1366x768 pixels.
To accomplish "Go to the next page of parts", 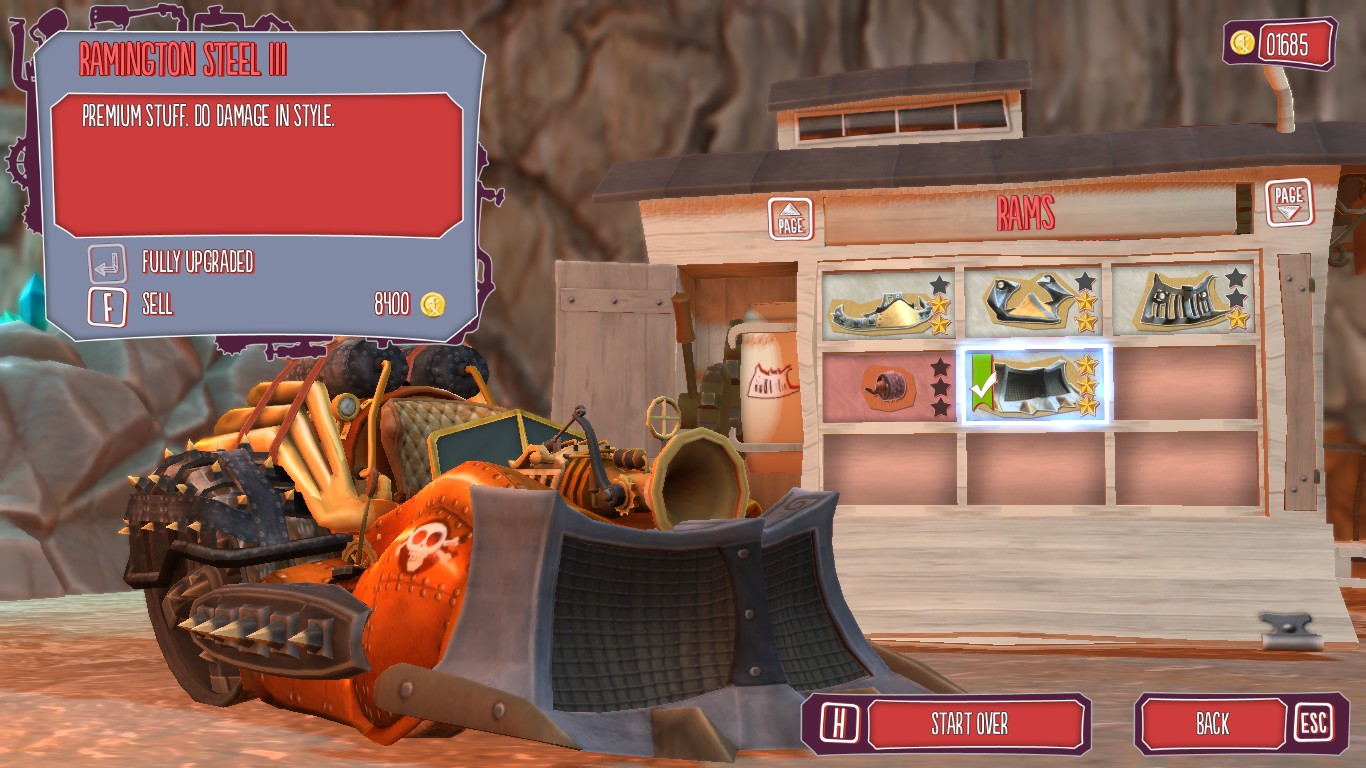I will click(1289, 201).
